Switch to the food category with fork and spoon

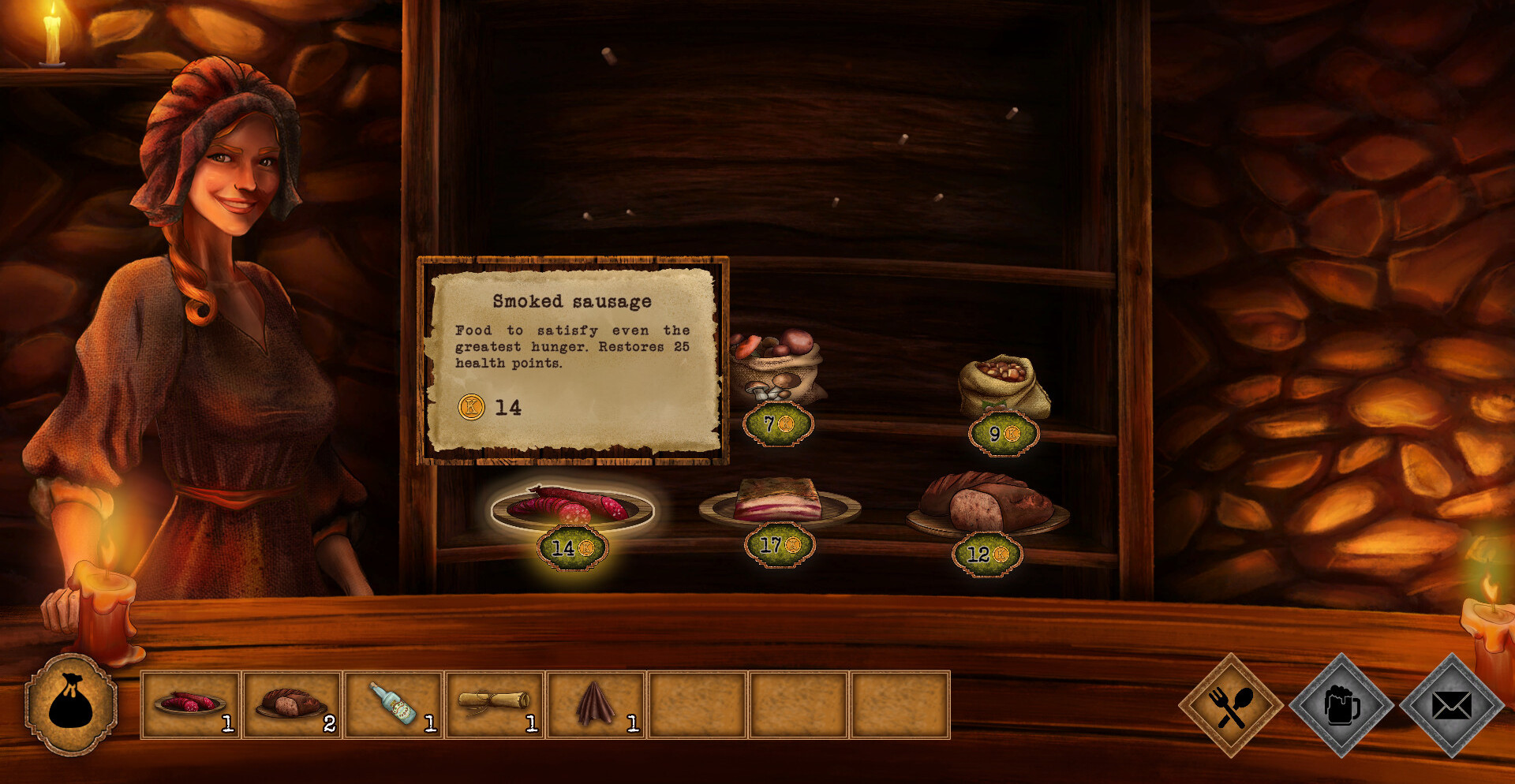[1230, 705]
